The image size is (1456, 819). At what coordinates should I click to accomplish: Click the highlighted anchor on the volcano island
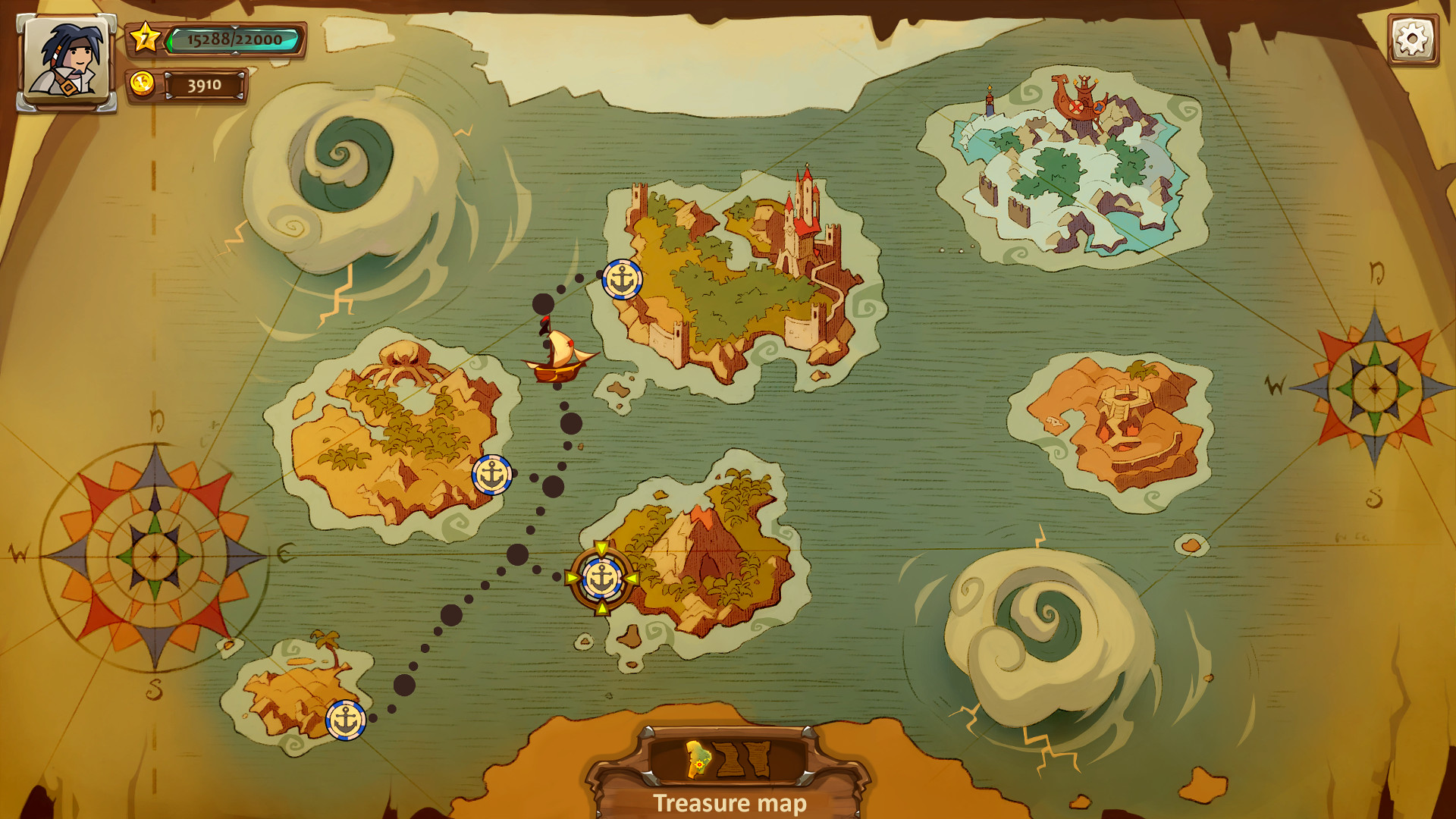click(603, 579)
